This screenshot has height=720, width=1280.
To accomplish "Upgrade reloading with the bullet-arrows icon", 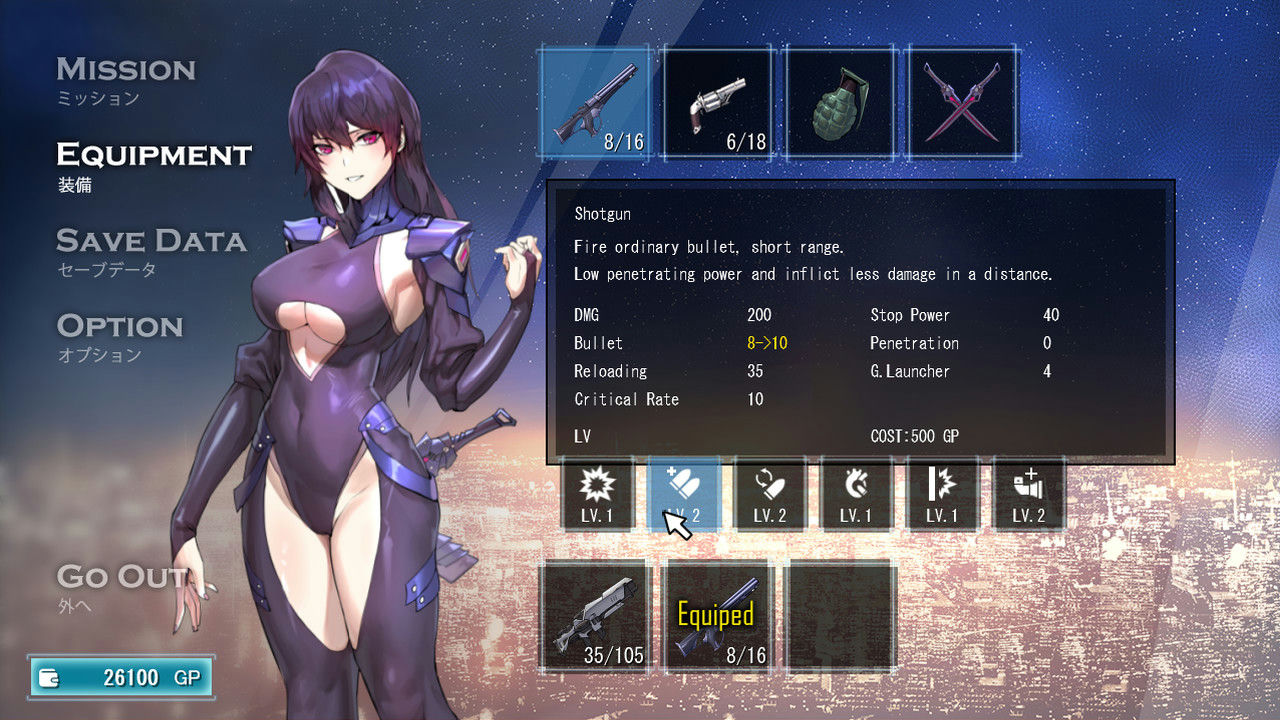I will [769, 494].
